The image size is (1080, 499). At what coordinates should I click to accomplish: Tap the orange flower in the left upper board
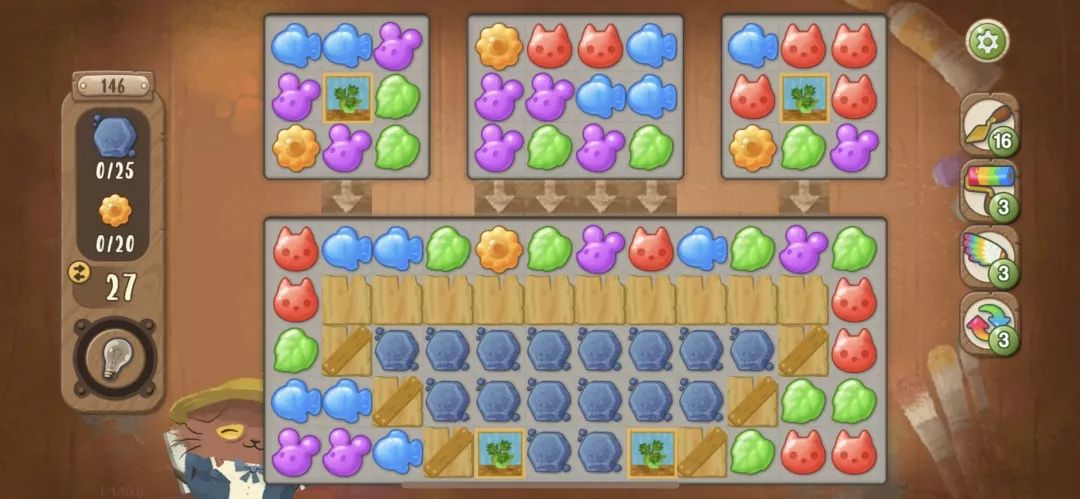(x=296, y=148)
